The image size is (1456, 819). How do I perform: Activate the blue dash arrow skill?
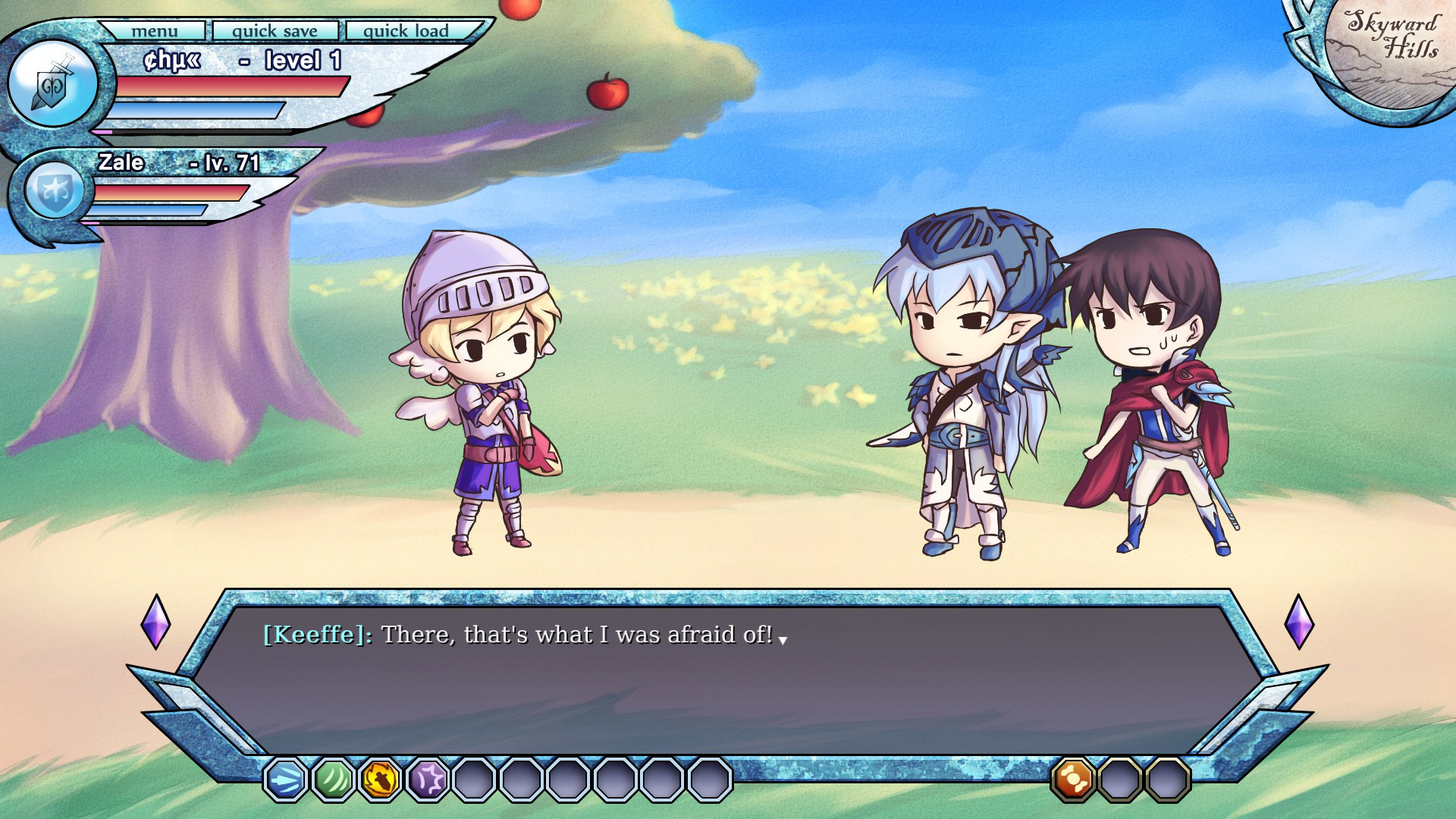286,779
